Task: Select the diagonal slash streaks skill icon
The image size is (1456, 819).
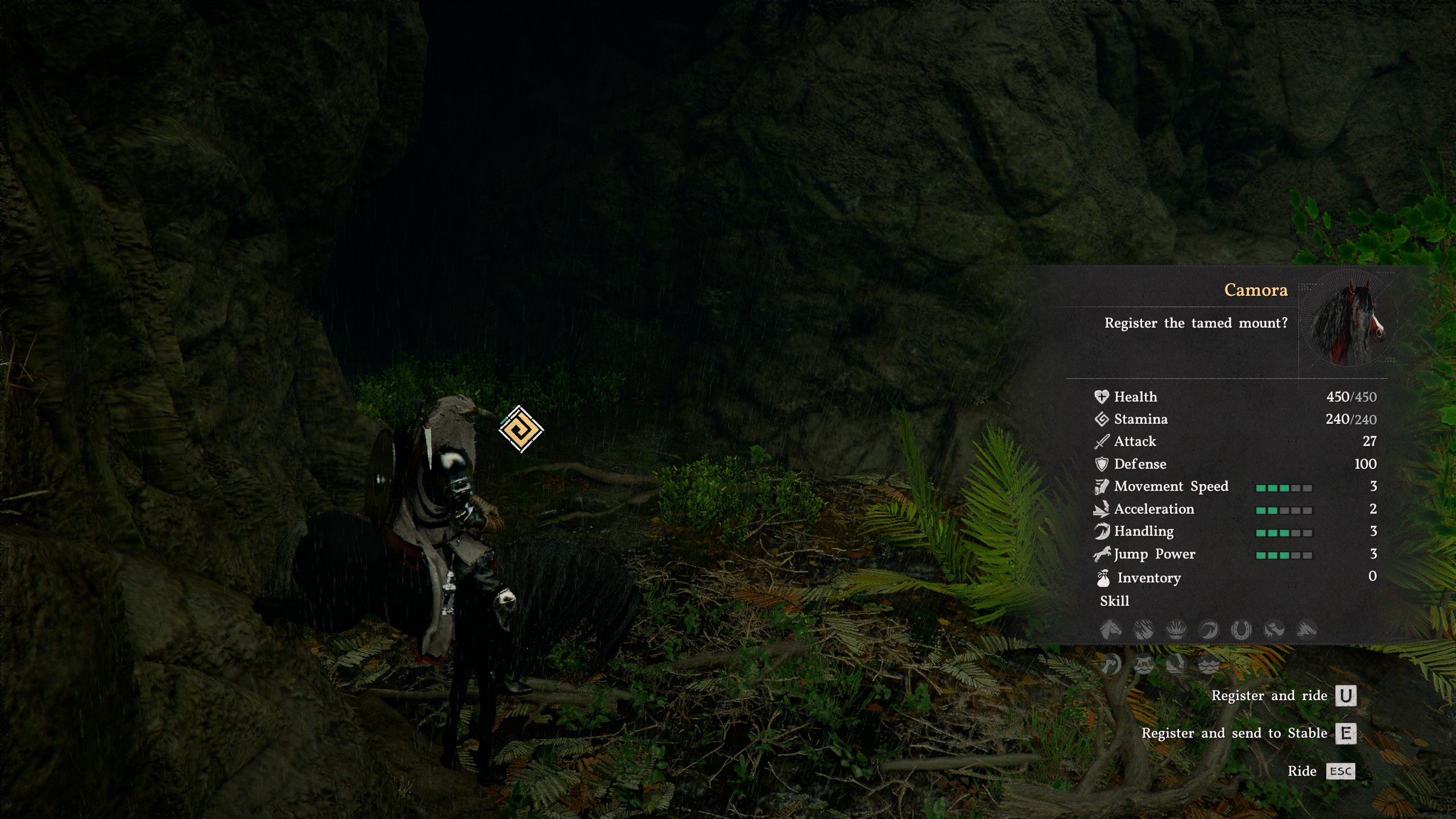Action: point(1143,630)
